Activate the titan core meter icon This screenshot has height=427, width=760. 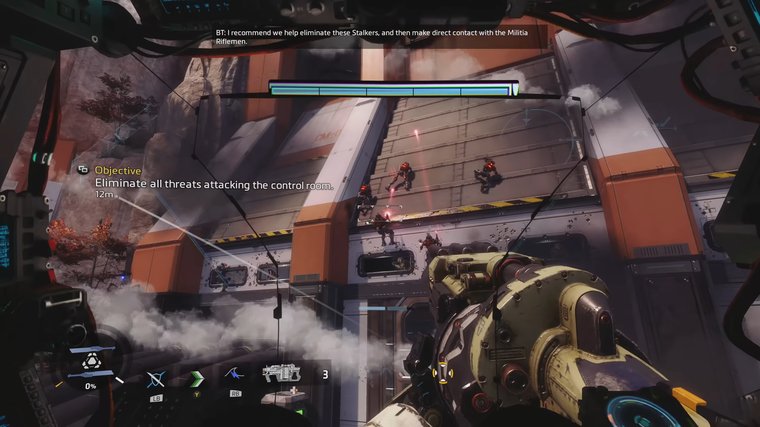[x=90, y=364]
